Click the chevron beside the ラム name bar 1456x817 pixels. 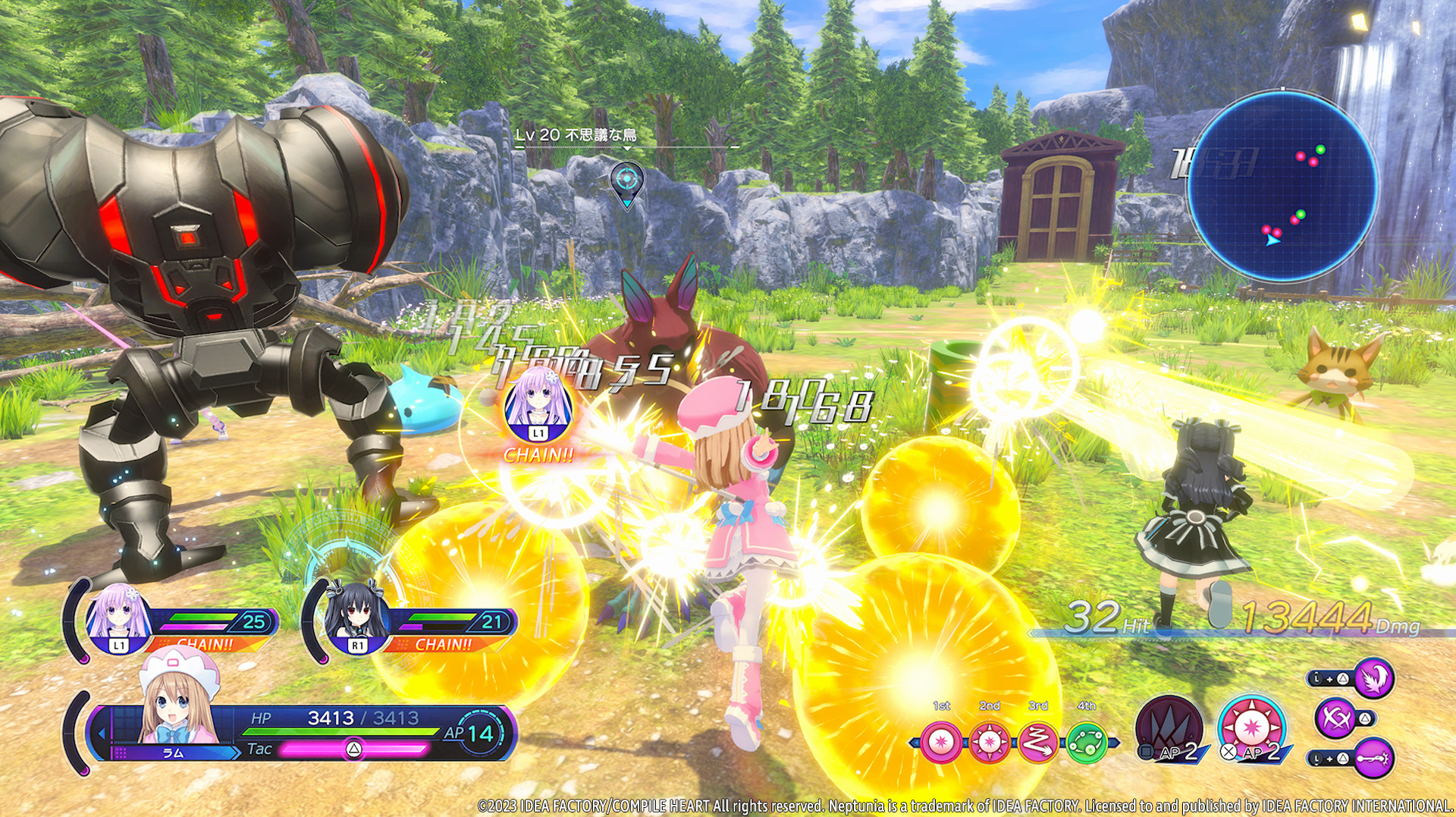[x=237, y=751]
